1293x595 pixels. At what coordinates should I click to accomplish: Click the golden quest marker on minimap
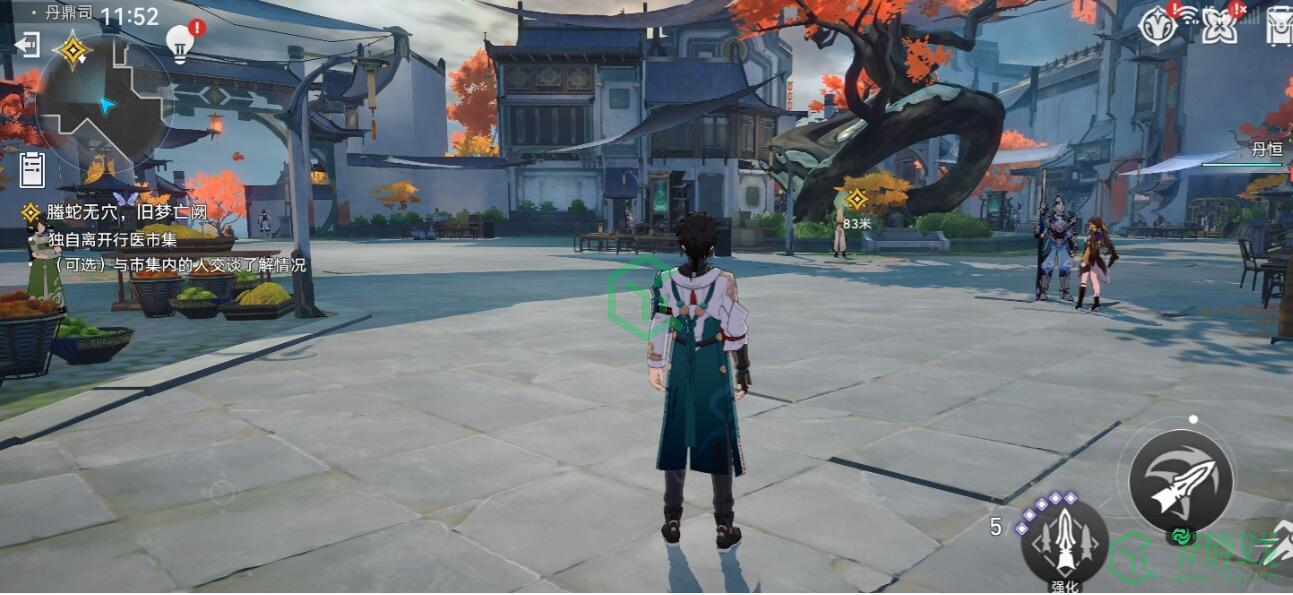click(x=73, y=49)
